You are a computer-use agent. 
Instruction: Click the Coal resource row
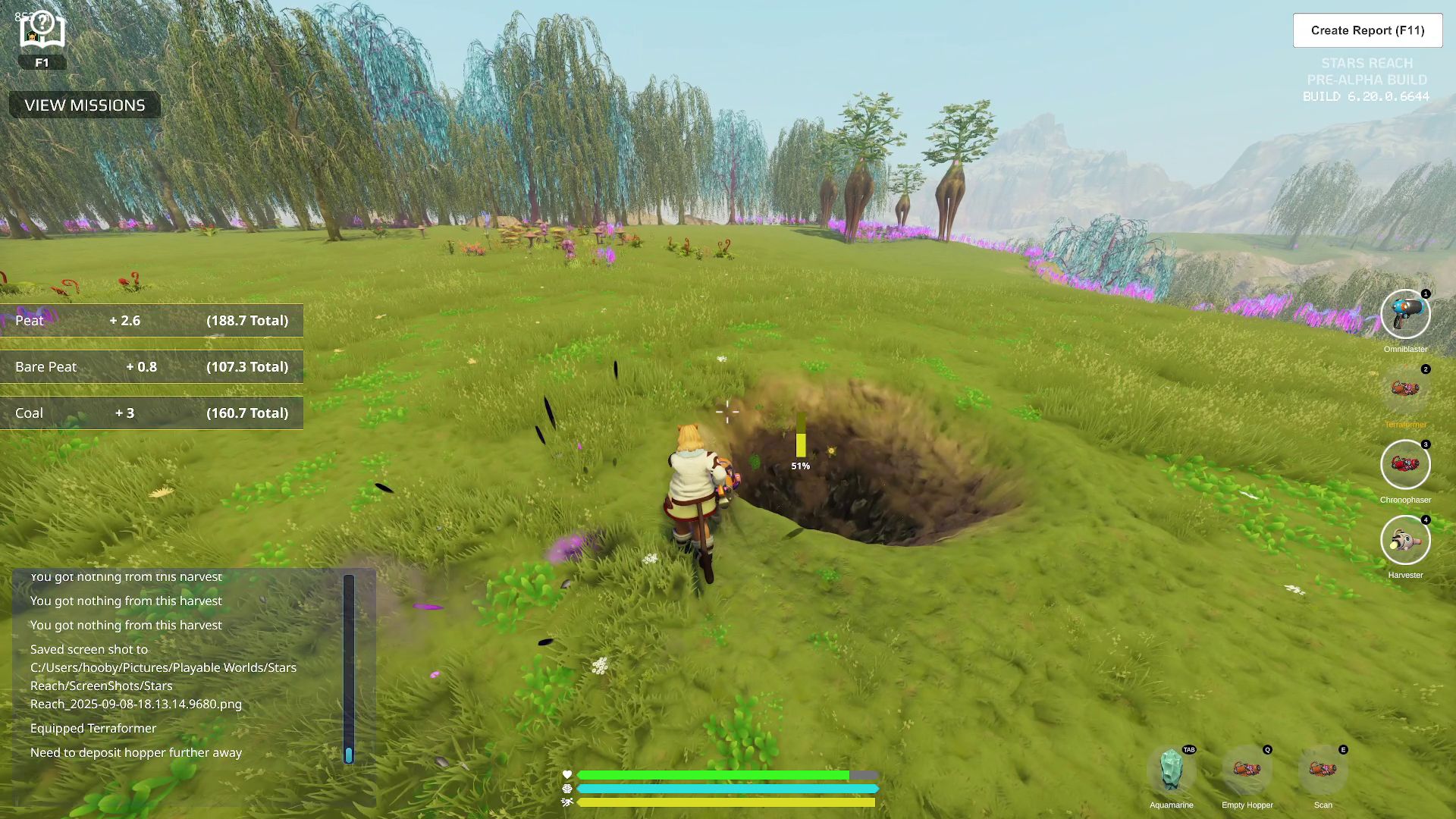point(152,413)
